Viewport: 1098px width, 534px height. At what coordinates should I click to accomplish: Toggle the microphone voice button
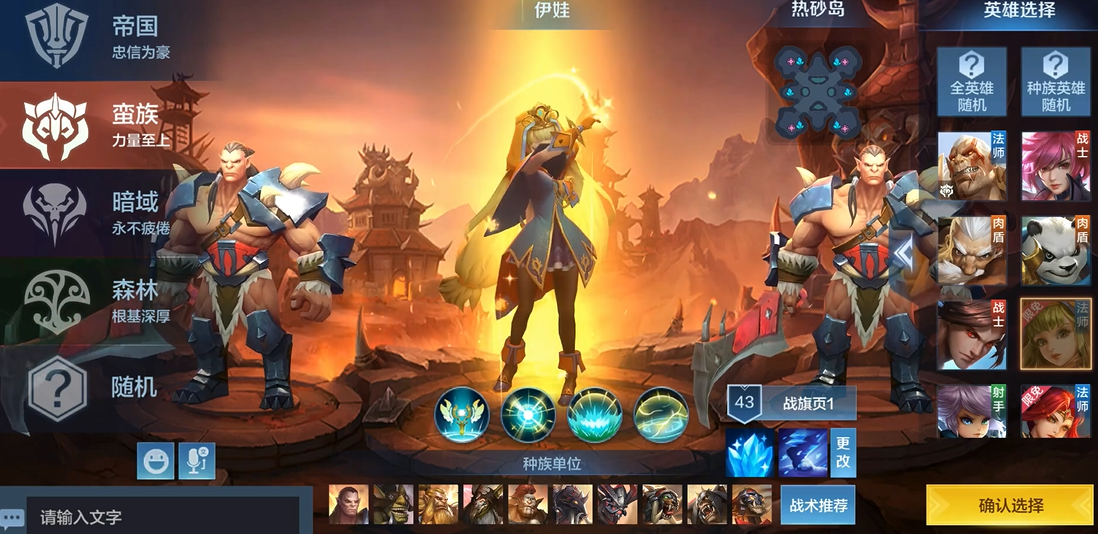[x=196, y=460]
